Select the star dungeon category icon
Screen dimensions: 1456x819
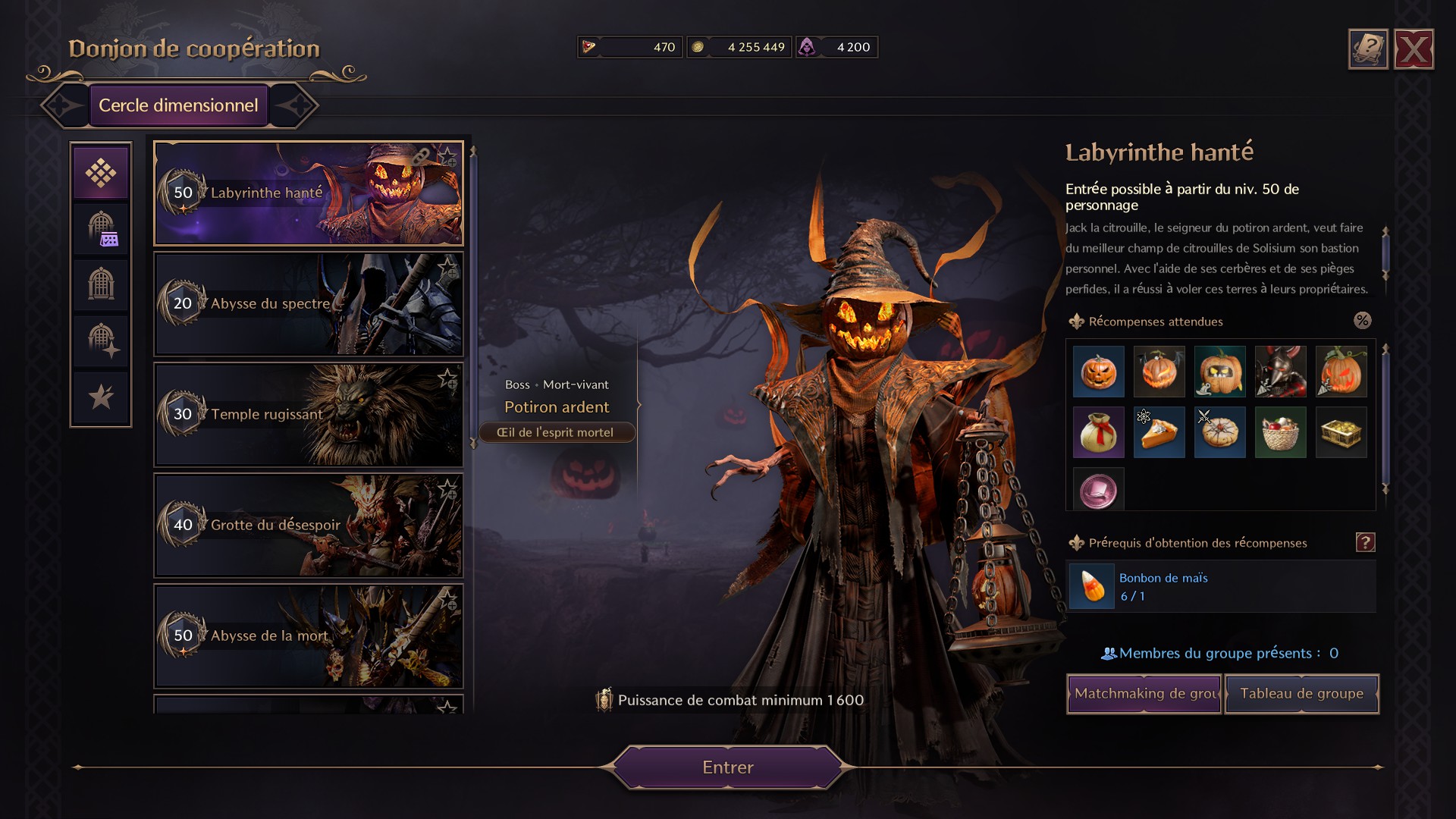click(101, 397)
